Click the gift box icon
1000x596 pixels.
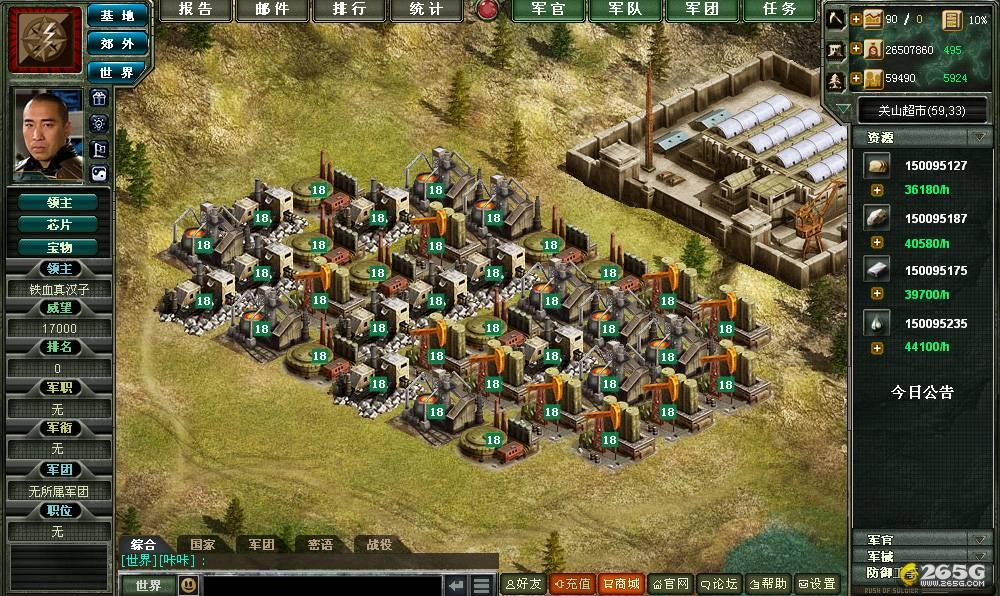click(x=99, y=98)
